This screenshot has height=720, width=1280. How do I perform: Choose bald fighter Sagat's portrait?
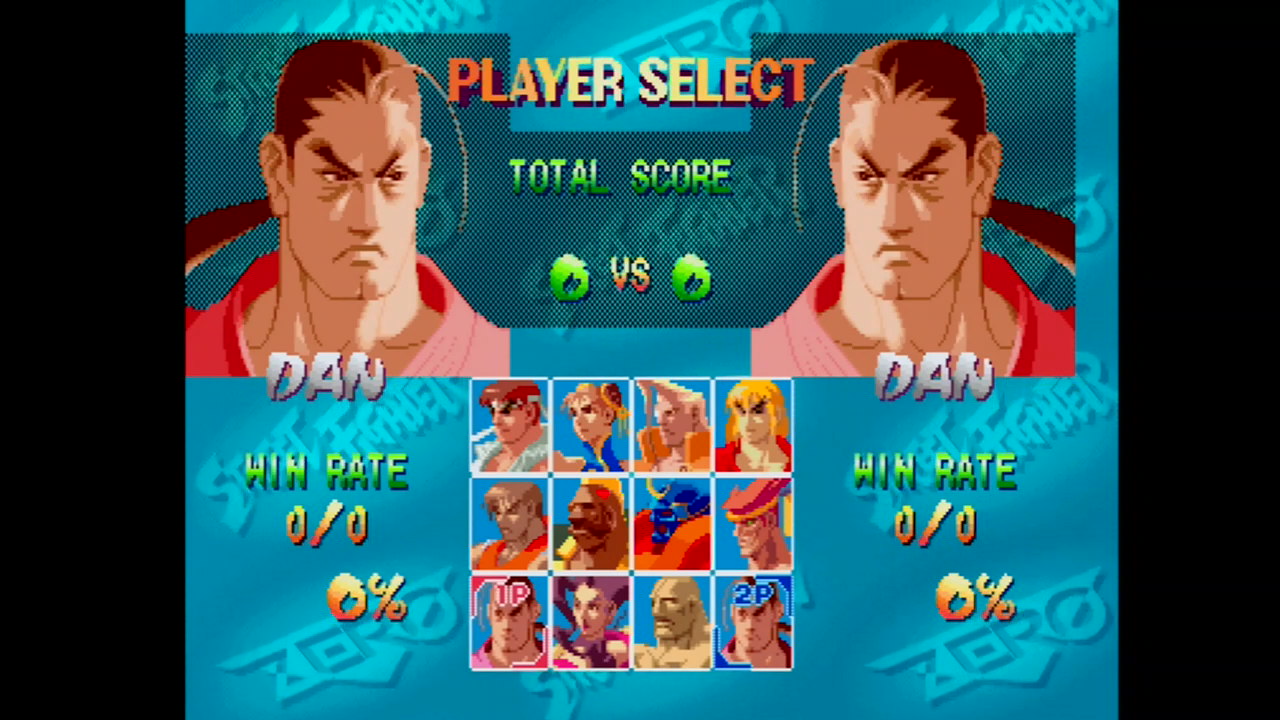pyautogui.click(x=672, y=621)
